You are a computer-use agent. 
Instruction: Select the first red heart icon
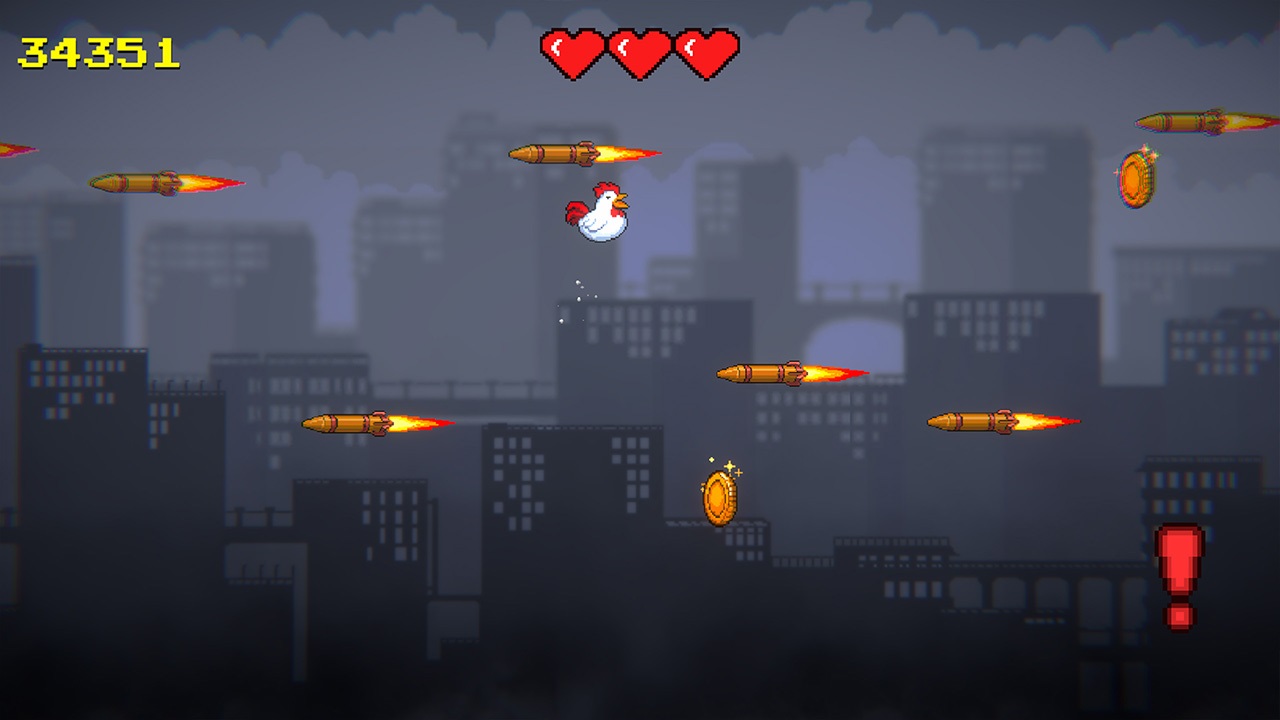(573, 50)
